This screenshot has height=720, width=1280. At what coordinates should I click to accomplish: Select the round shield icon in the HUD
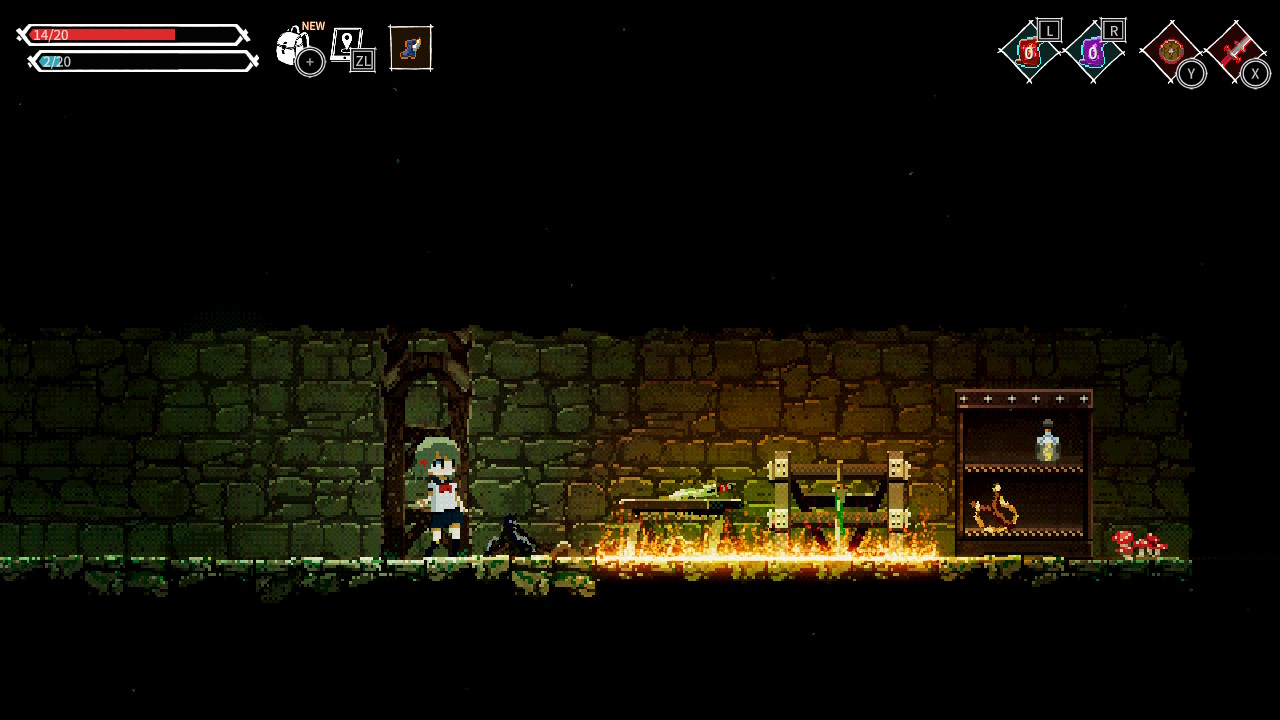tap(1170, 50)
